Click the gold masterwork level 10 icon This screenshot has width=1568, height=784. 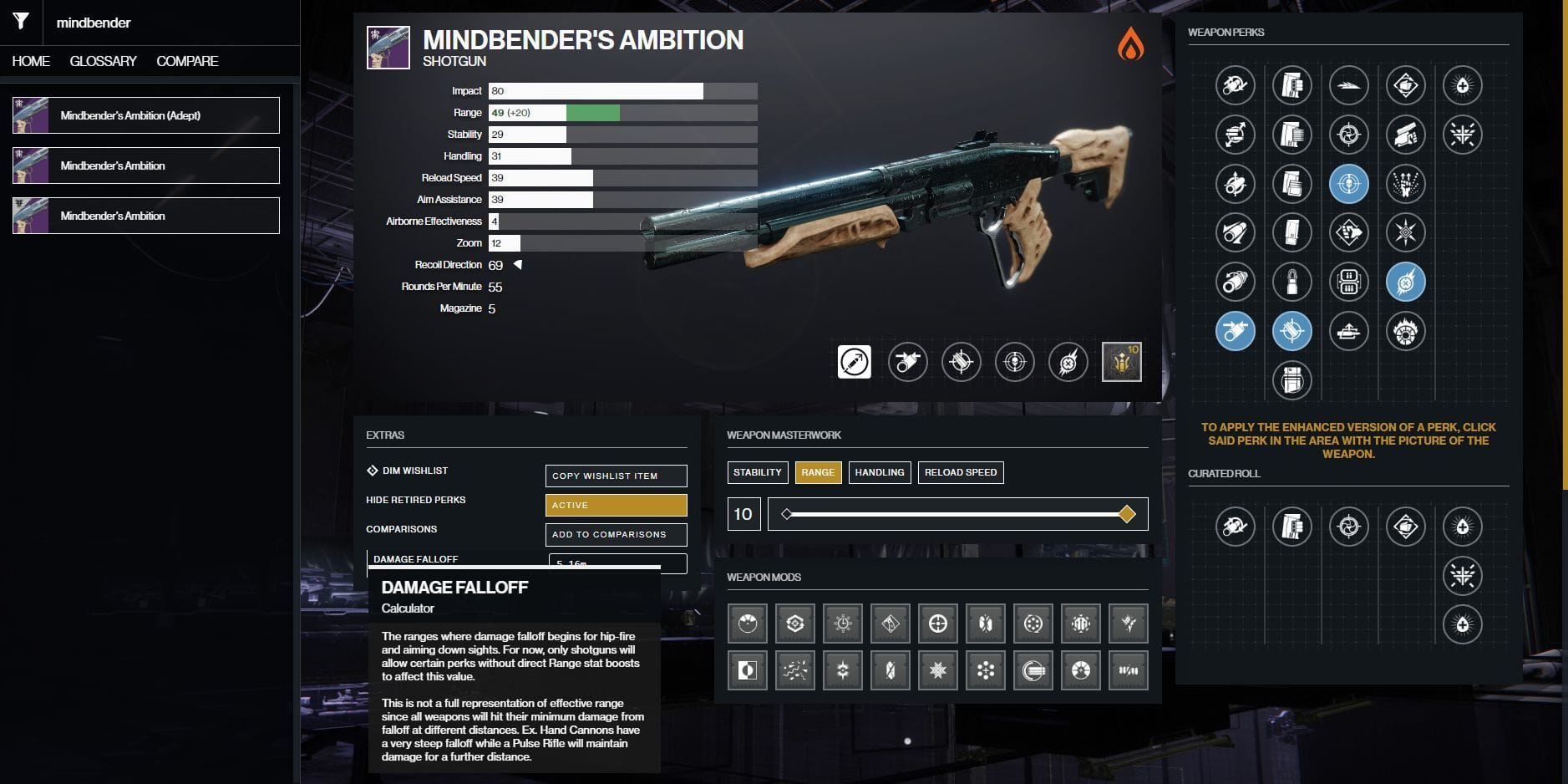click(1121, 362)
